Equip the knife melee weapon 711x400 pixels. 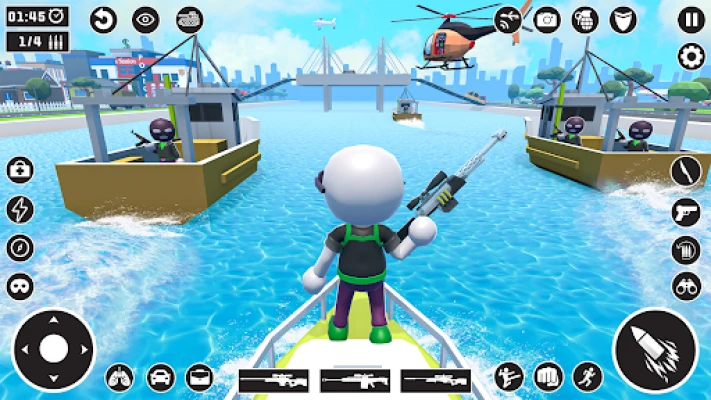685,170
